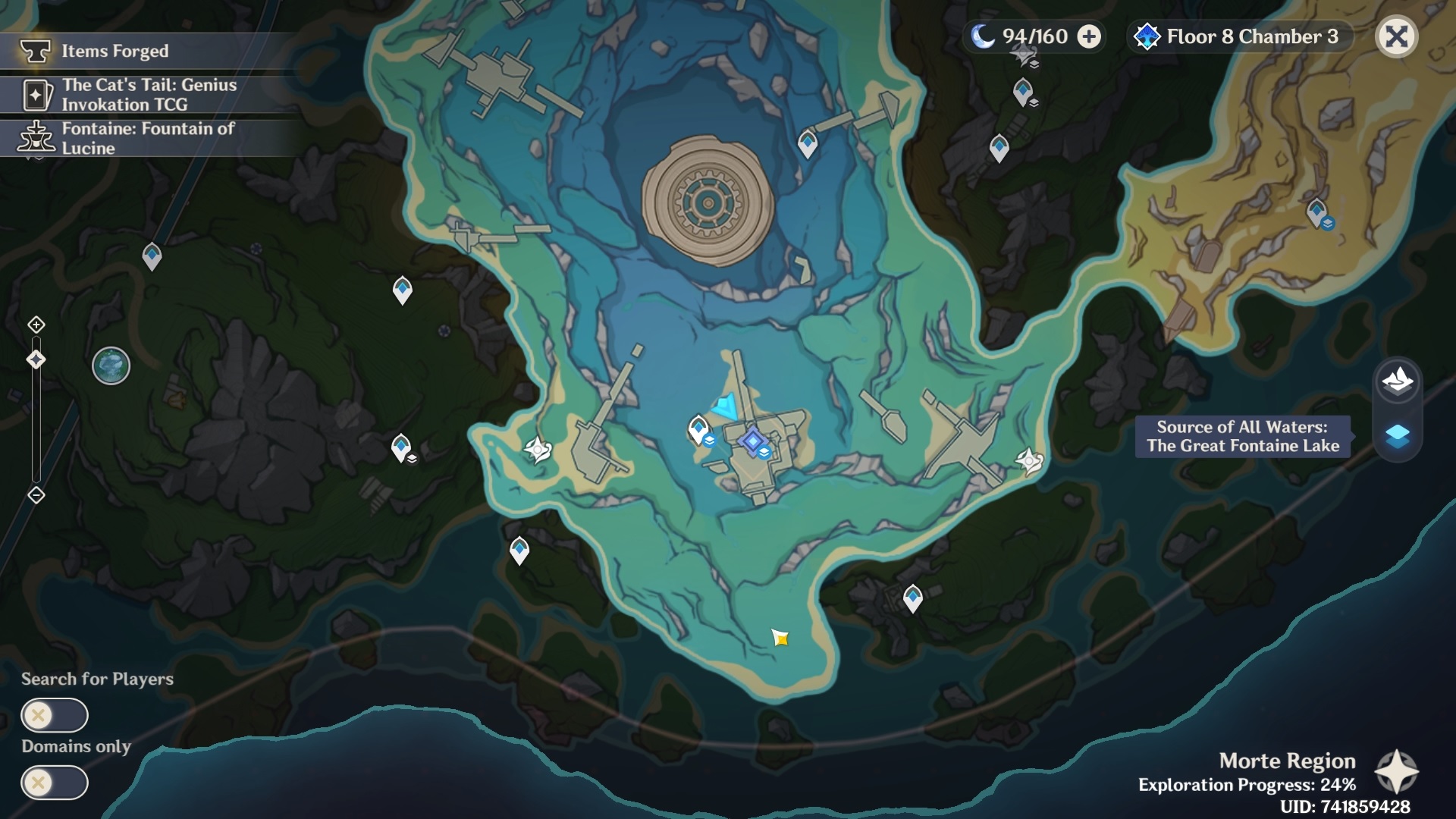Select The Cat's Tail: Genius Invokation TCG

149,95
